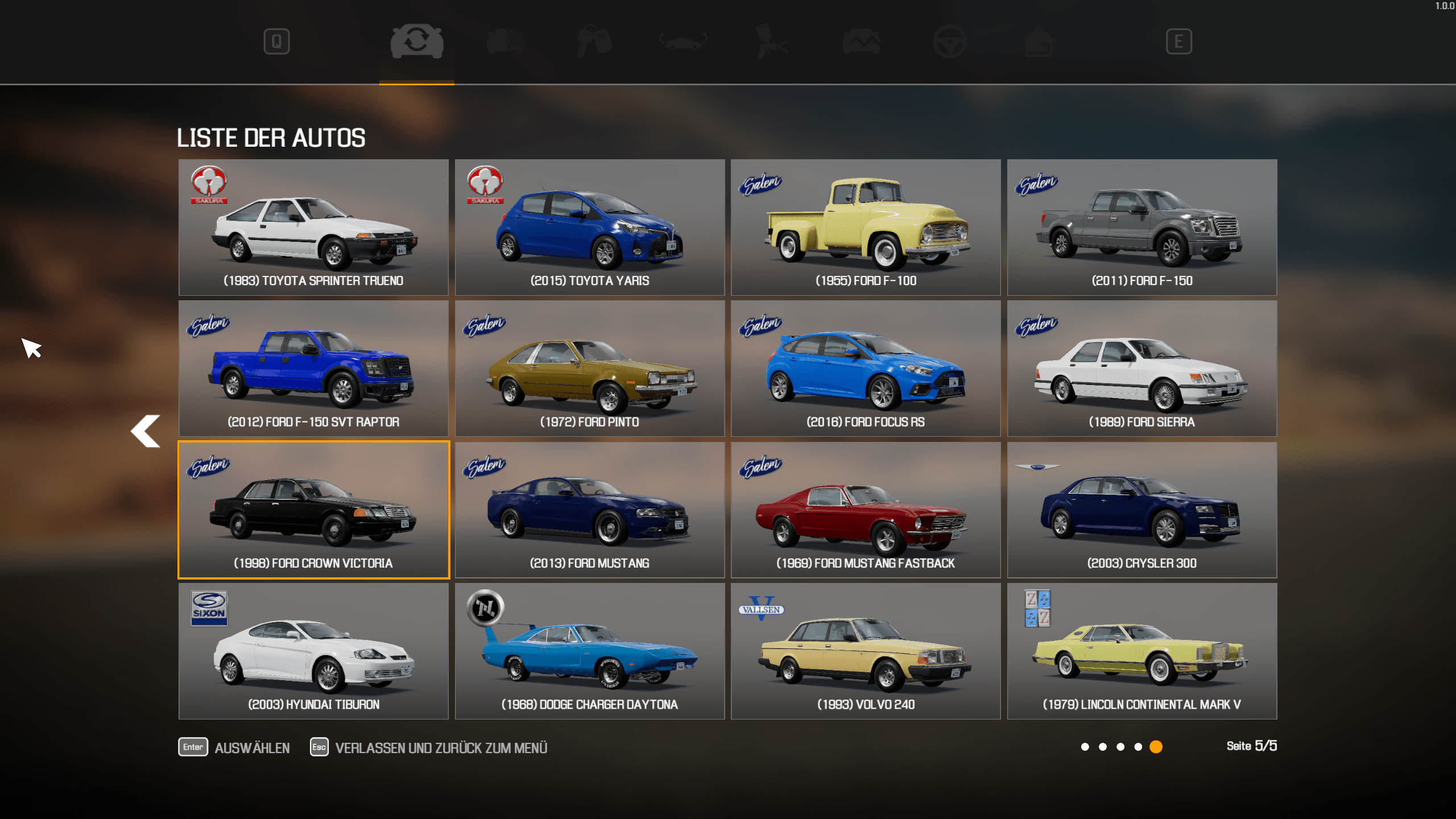Choose the 1969 Ford Mustang Fastback
This screenshot has width=1456, height=819.
click(865, 510)
